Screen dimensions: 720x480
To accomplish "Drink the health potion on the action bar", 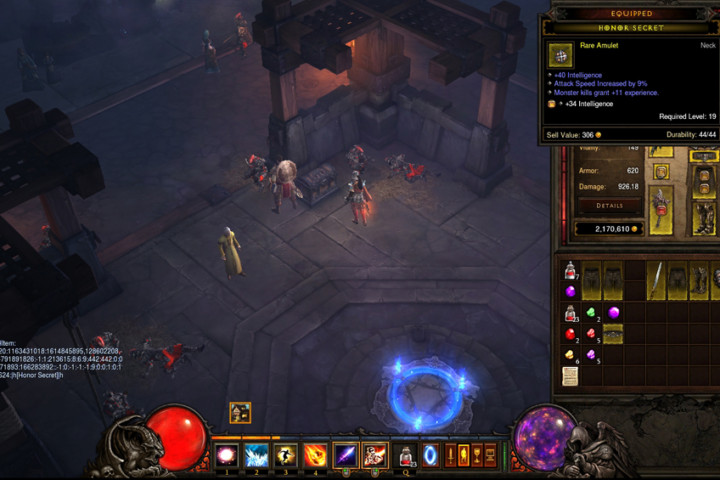I will click(x=406, y=455).
